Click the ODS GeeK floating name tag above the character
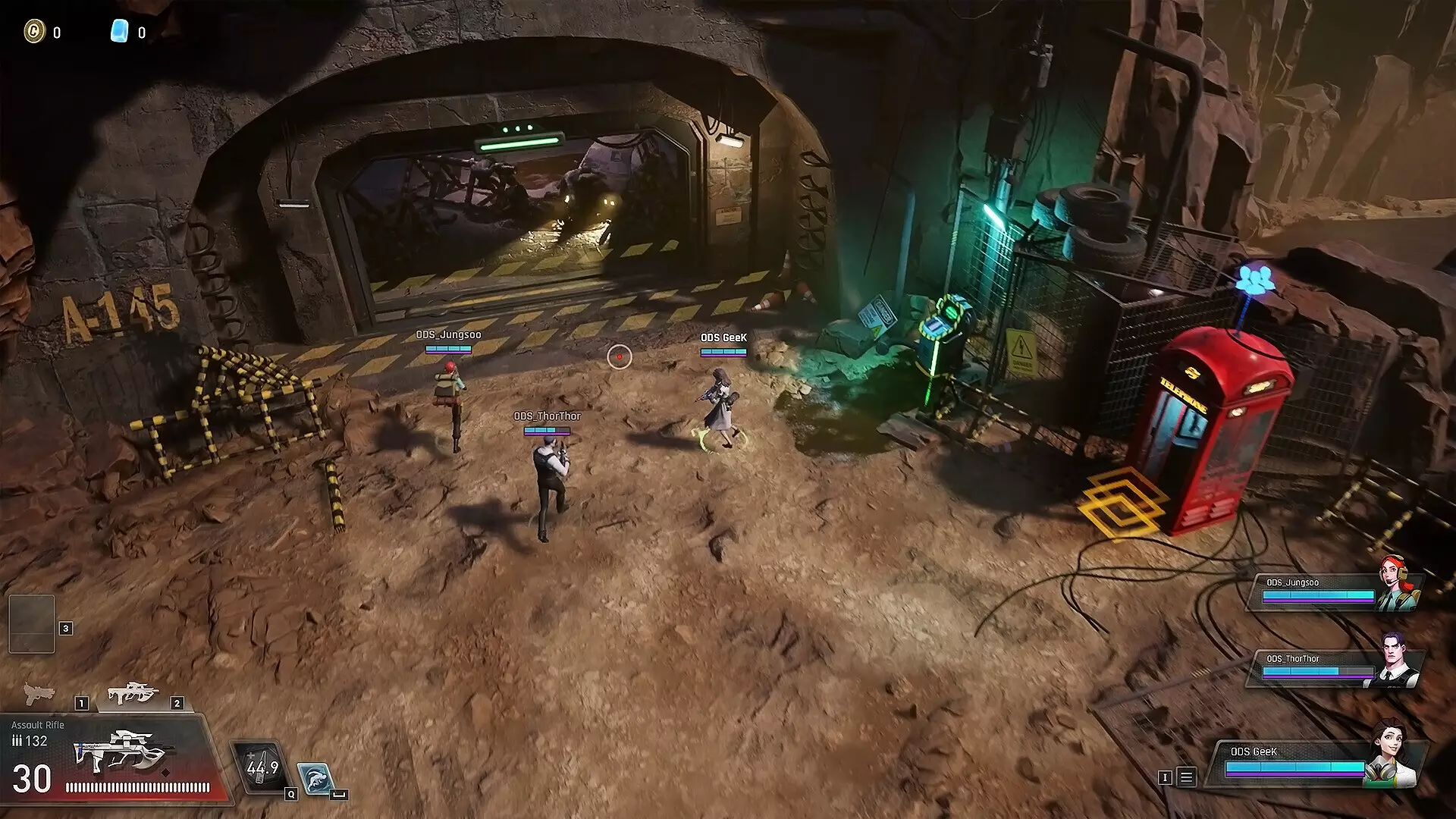This screenshot has height=819, width=1456. [x=723, y=338]
